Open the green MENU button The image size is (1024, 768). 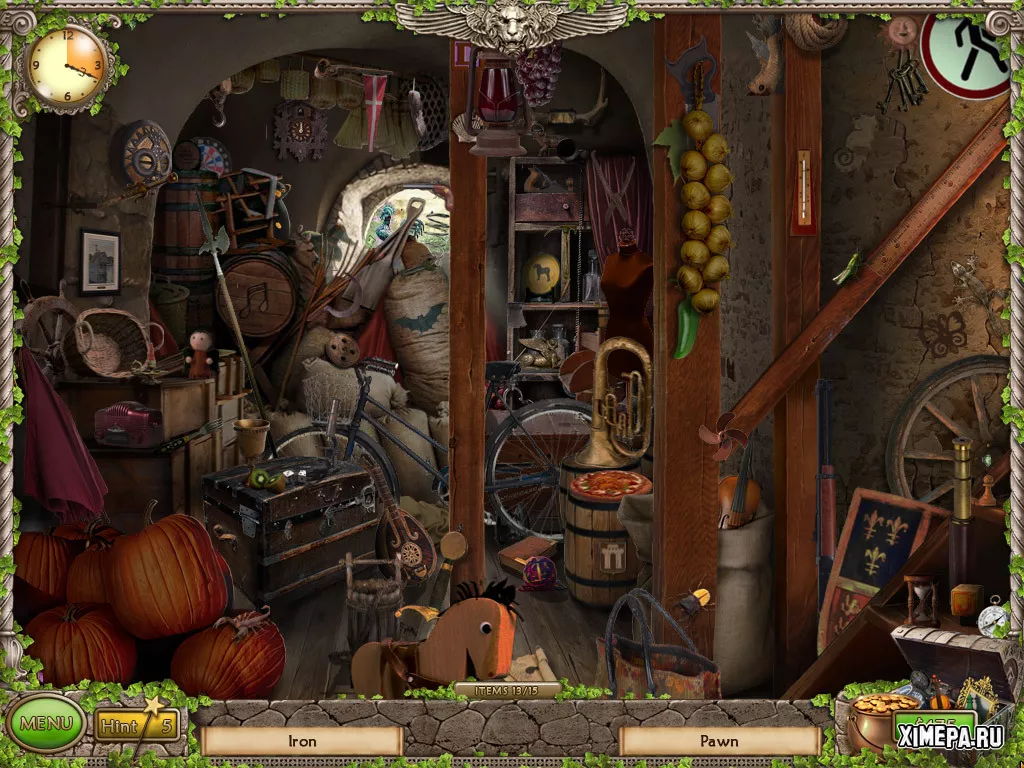[46, 723]
